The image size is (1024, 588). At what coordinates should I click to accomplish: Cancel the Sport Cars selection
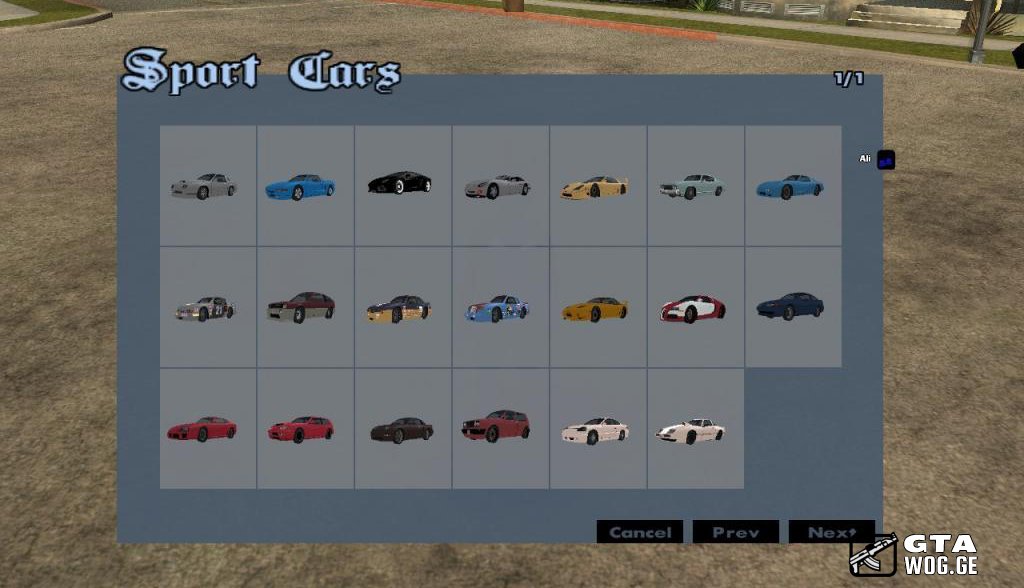639,532
